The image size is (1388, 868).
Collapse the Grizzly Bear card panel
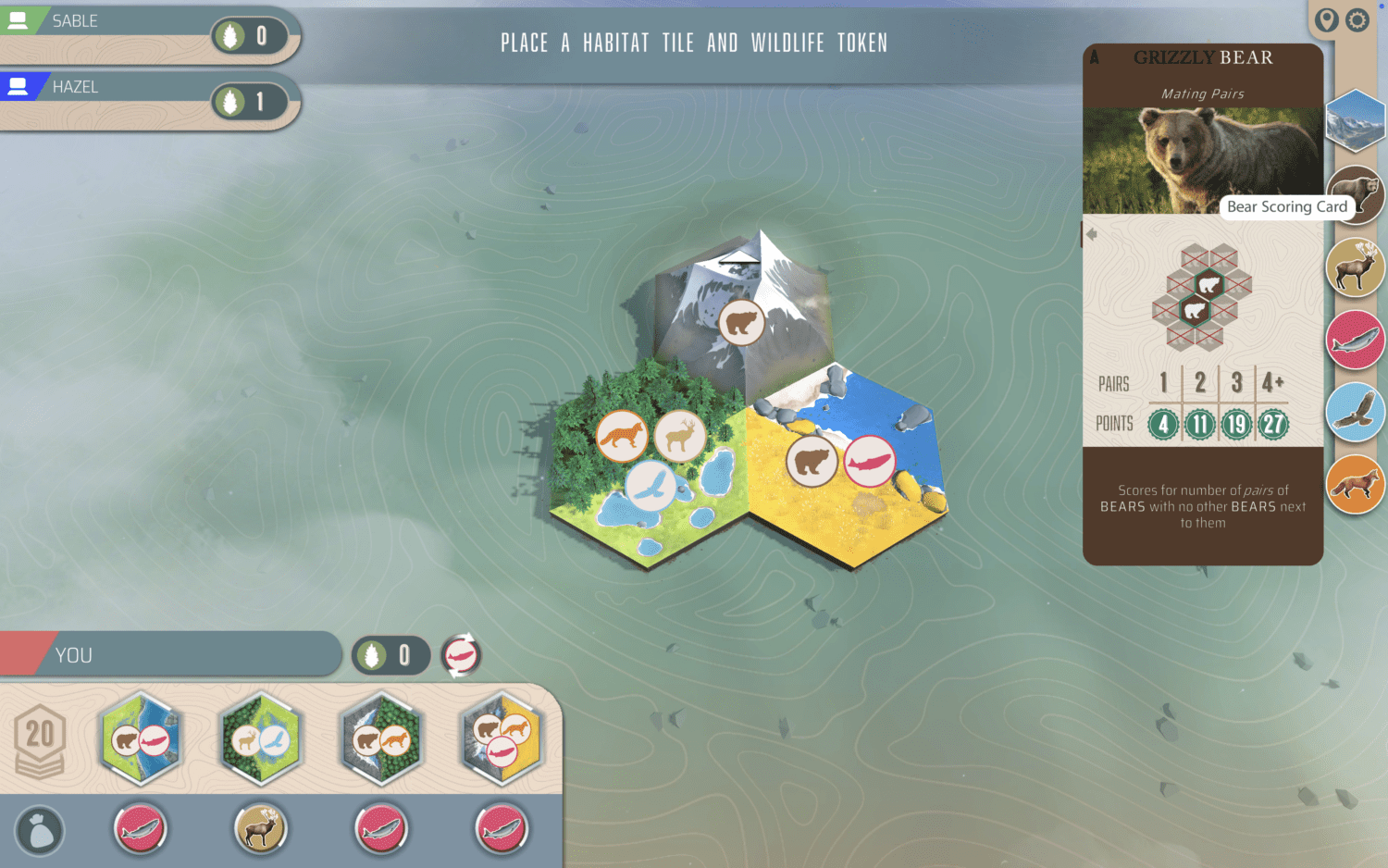coord(1092,234)
